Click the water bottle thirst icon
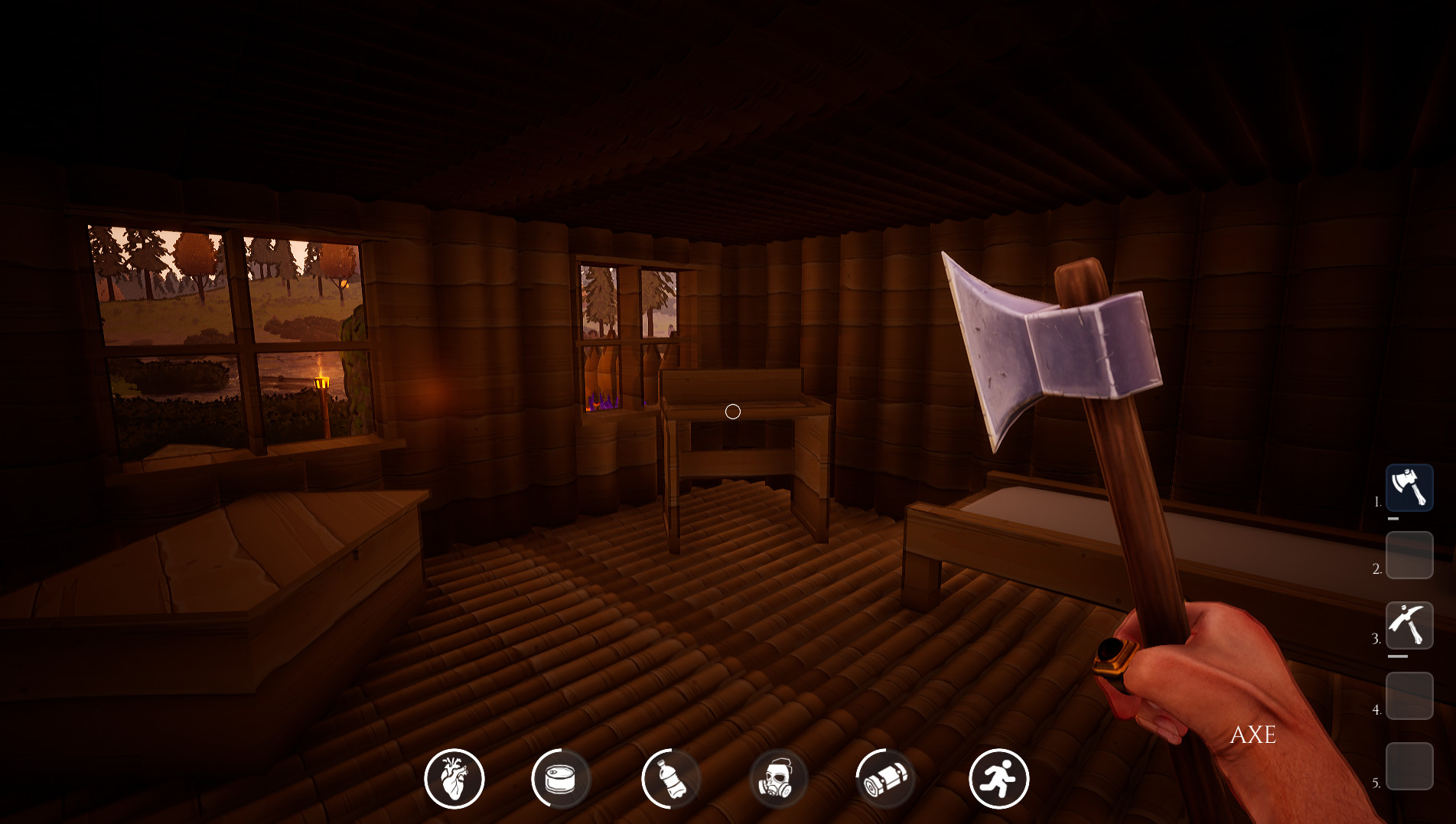Image resolution: width=1456 pixels, height=824 pixels. (x=671, y=777)
